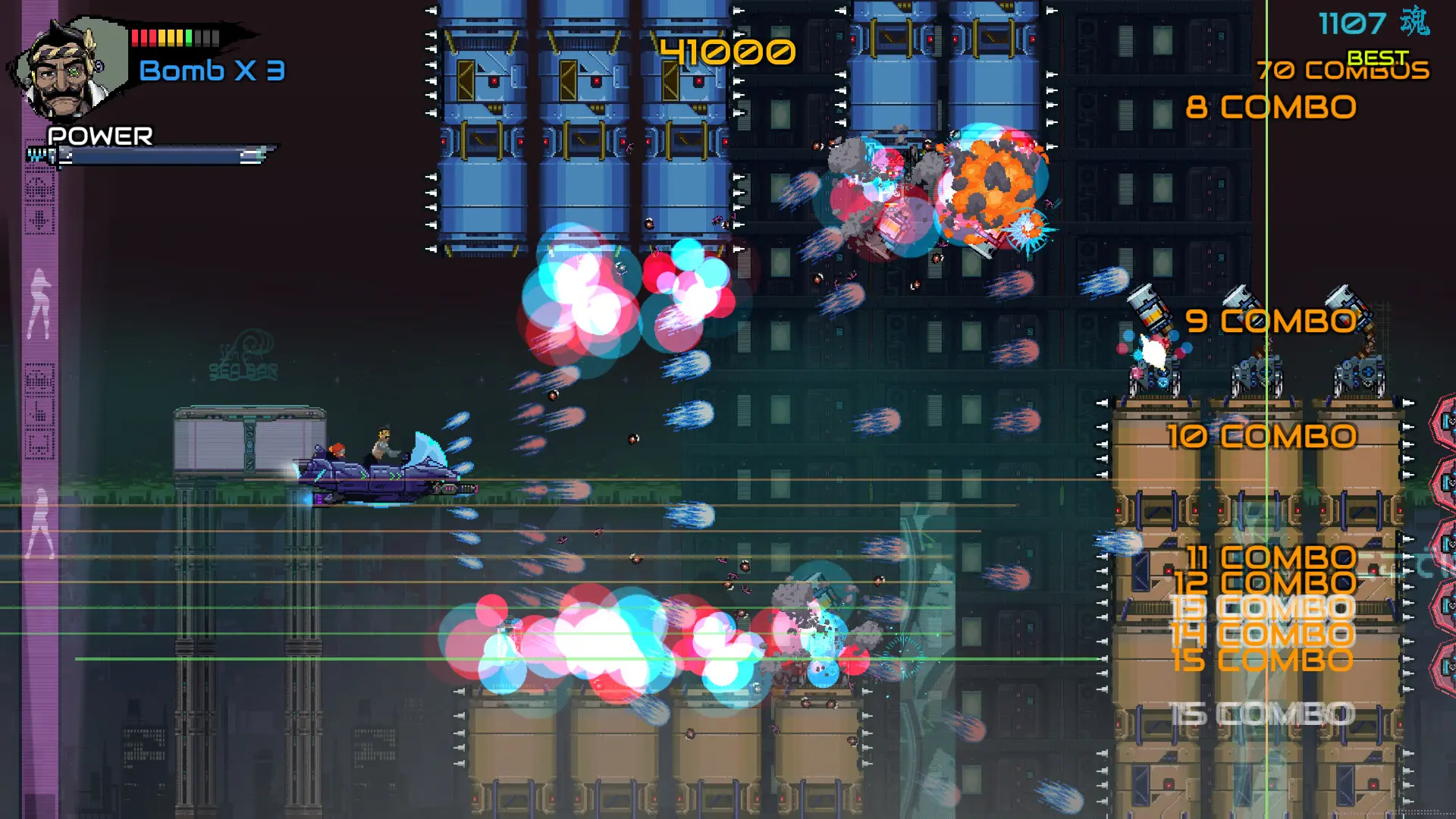Click the POWER gauge bar
1456x819 pixels.
pyautogui.click(x=152, y=157)
